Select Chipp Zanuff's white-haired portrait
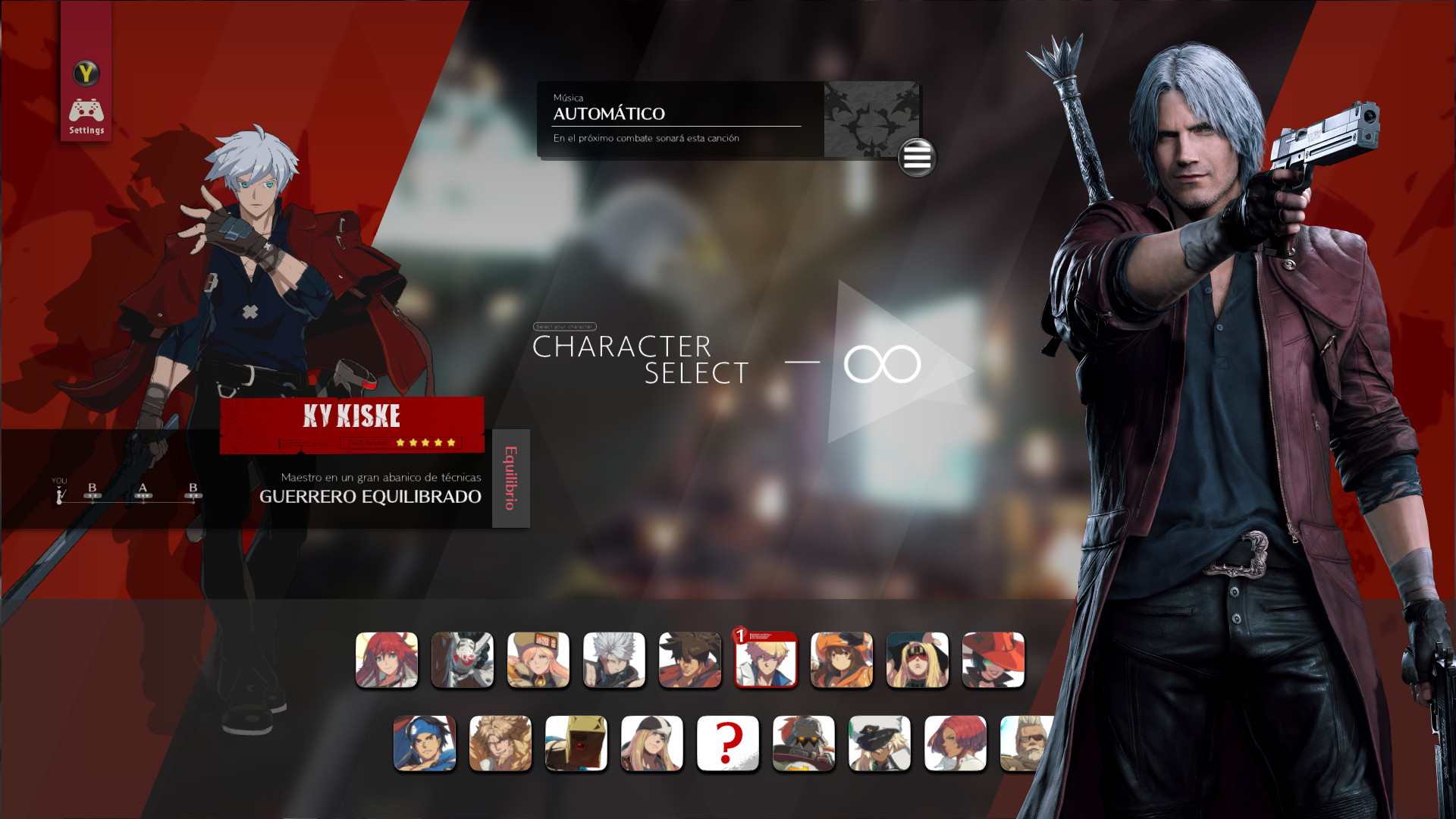Image resolution: width=1456 pixels, height=819 pixels. point(614,660)
